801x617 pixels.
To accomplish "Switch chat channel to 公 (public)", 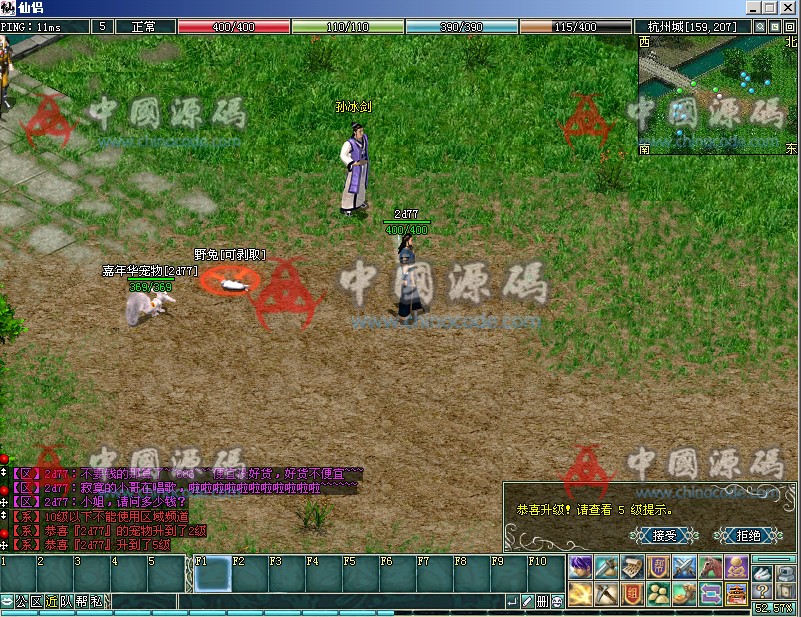I will (21, 602).
